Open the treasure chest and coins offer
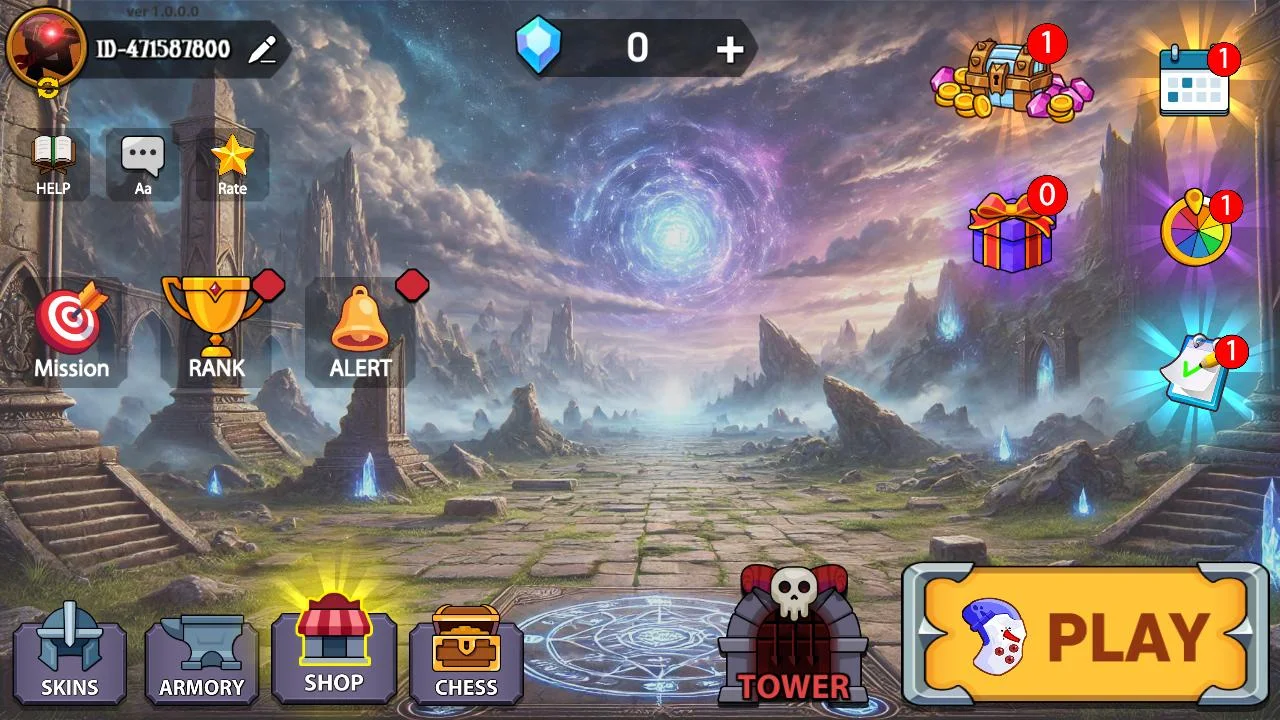Viewport: 1280px width, 720px height. (1010, 78)
